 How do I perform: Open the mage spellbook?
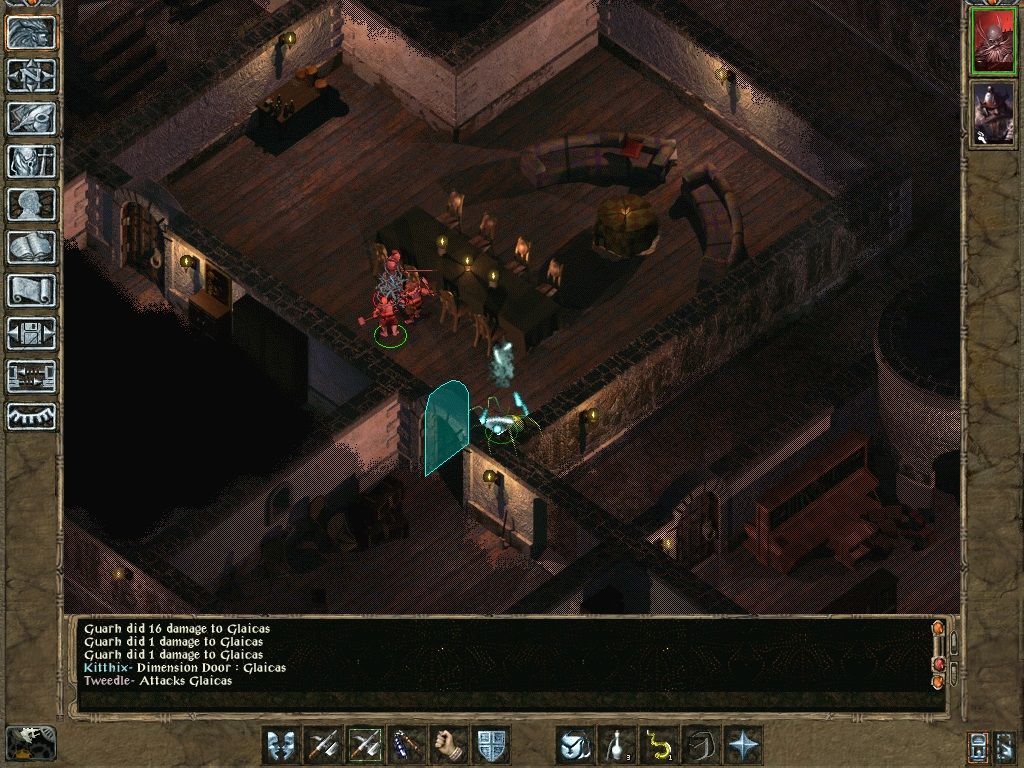(31, 247)
